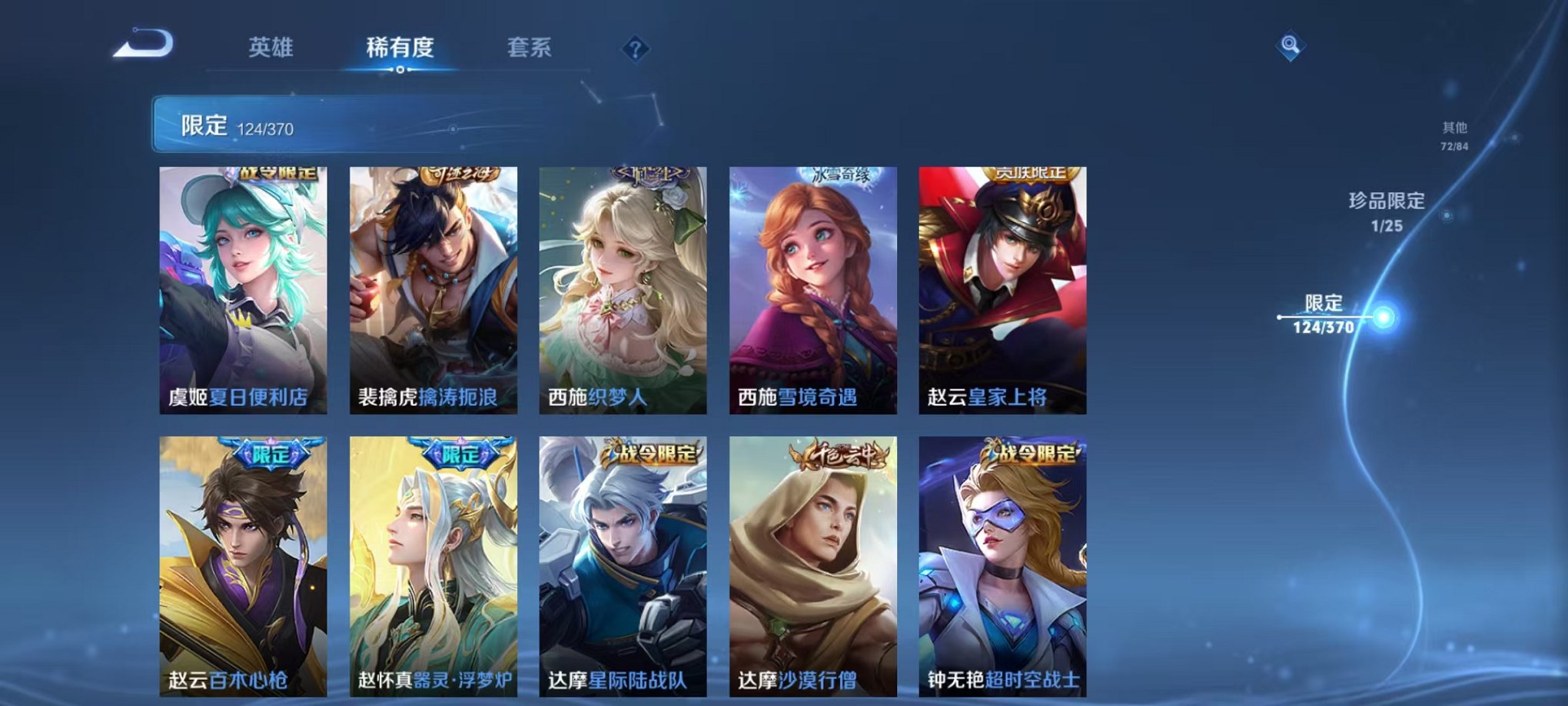Click the 钟无艳超时空战士 skin name text
The height and width of the screenshot is (706, 1568).
coord(1002,679)
